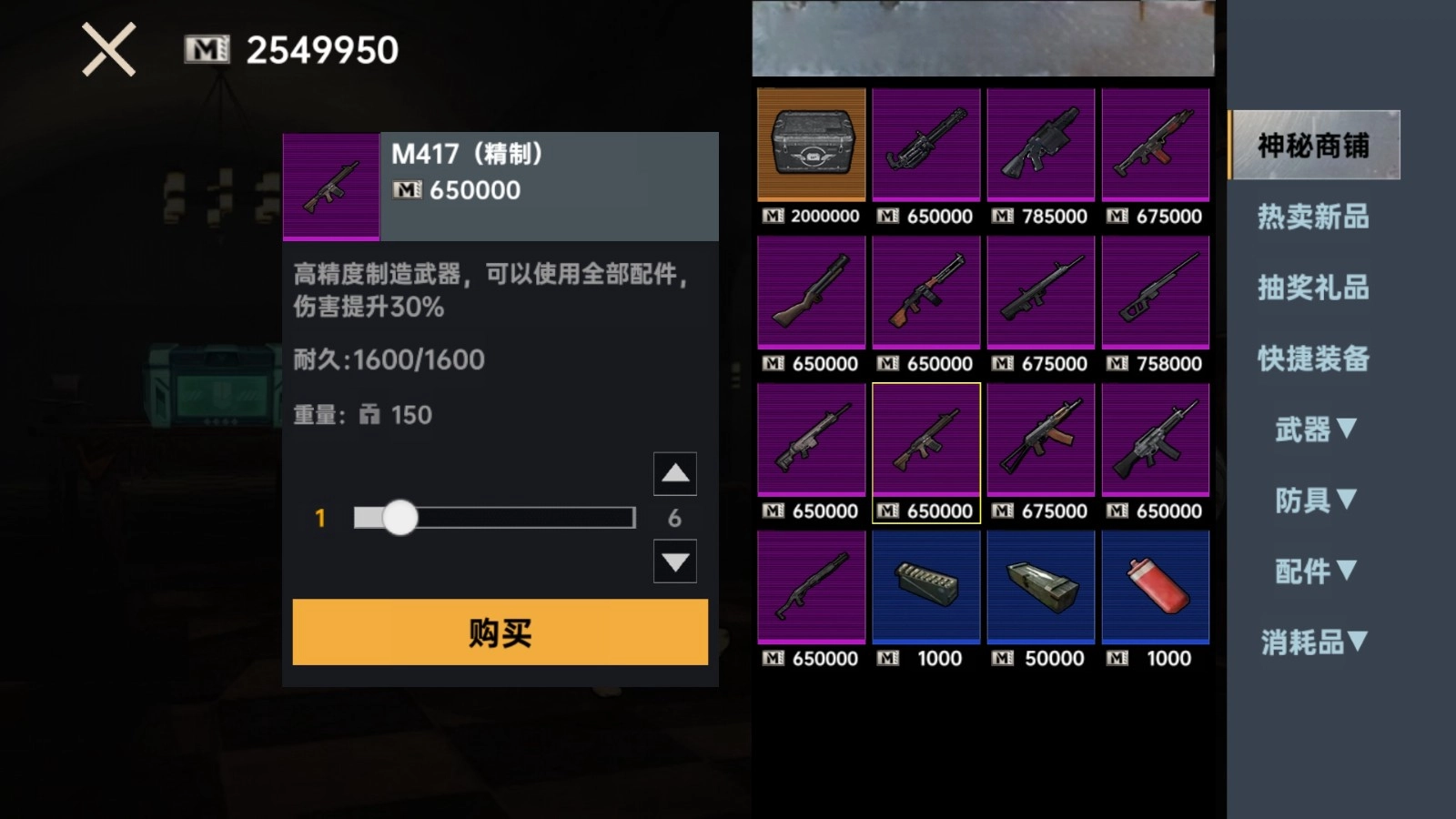Increase quantity with the up arrow
1456x819 pixels.
[x=673, y=474]
